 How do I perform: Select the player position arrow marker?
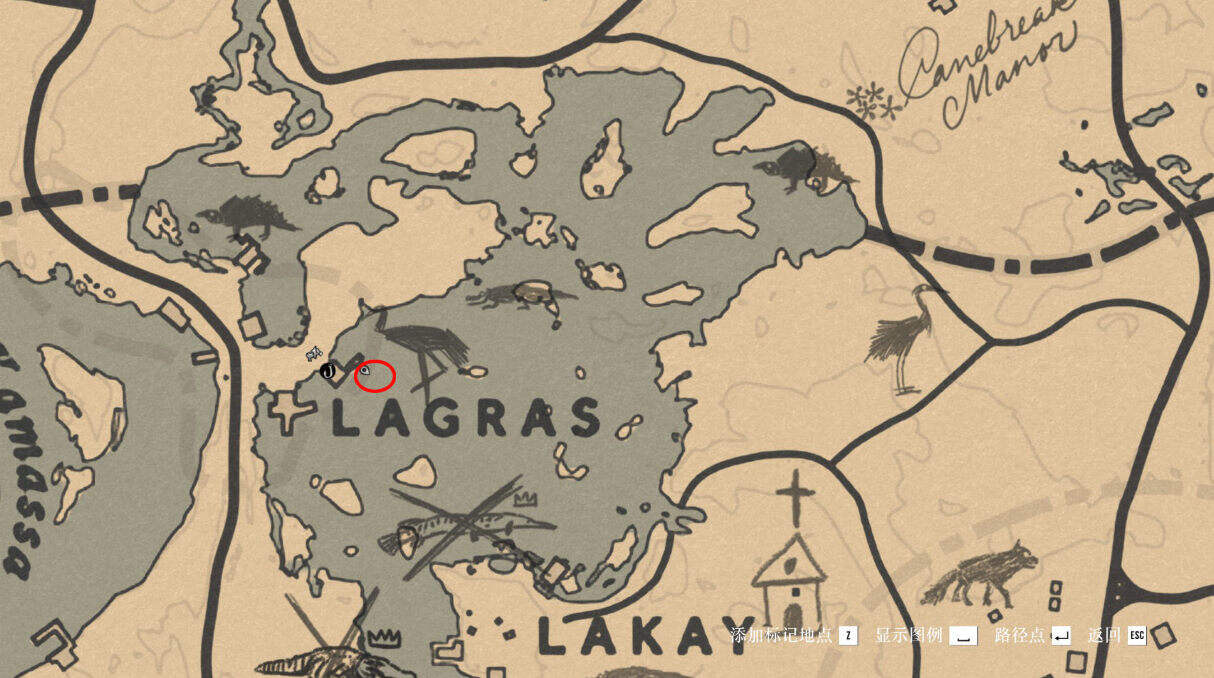pos(366,371)
